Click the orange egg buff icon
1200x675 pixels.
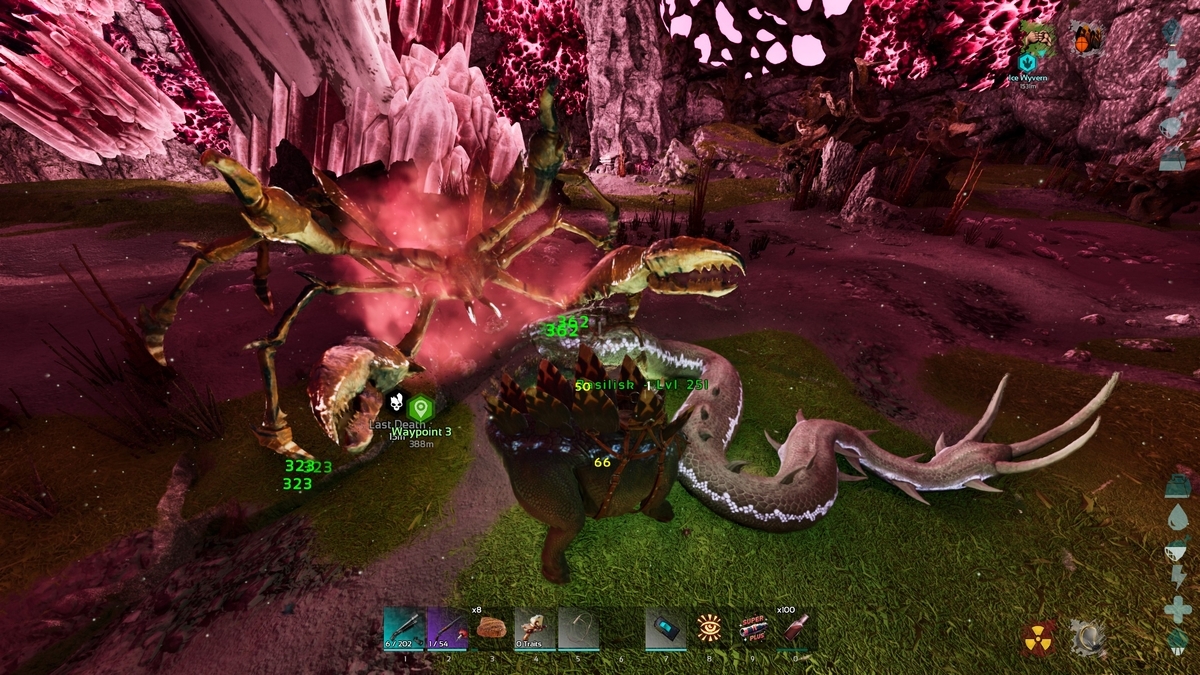pyautogui.click(x=1083, y=38)
